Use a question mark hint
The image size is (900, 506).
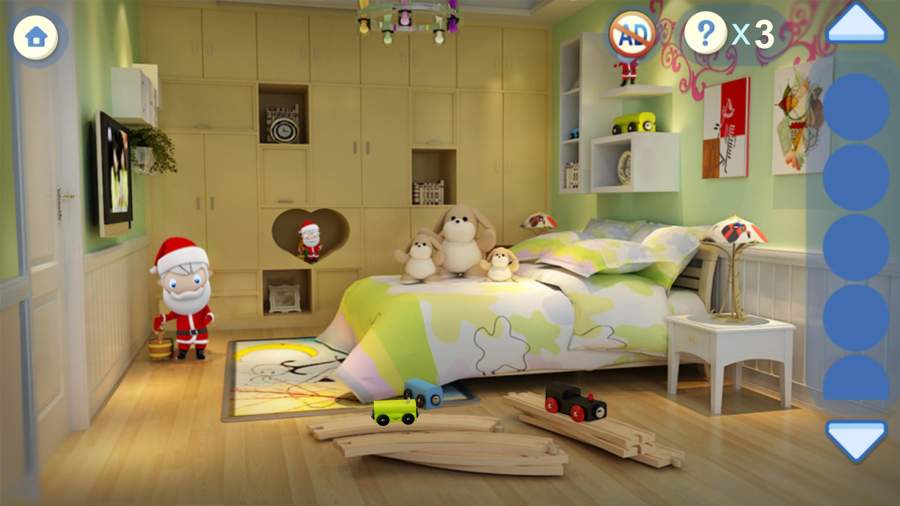pos(706,34)
